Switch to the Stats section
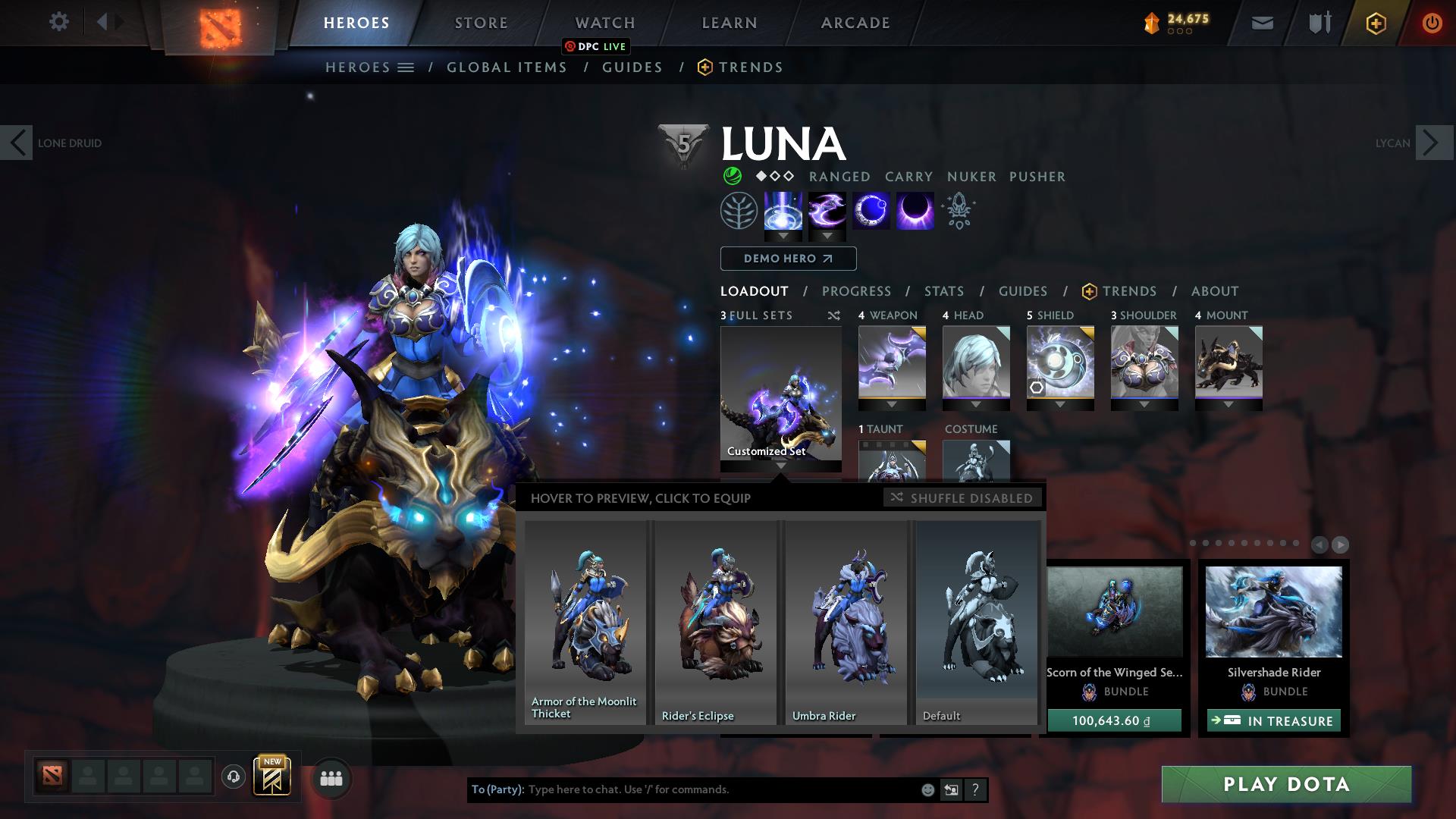Viewport: 1456px width, 819px height. pos(943,291)
